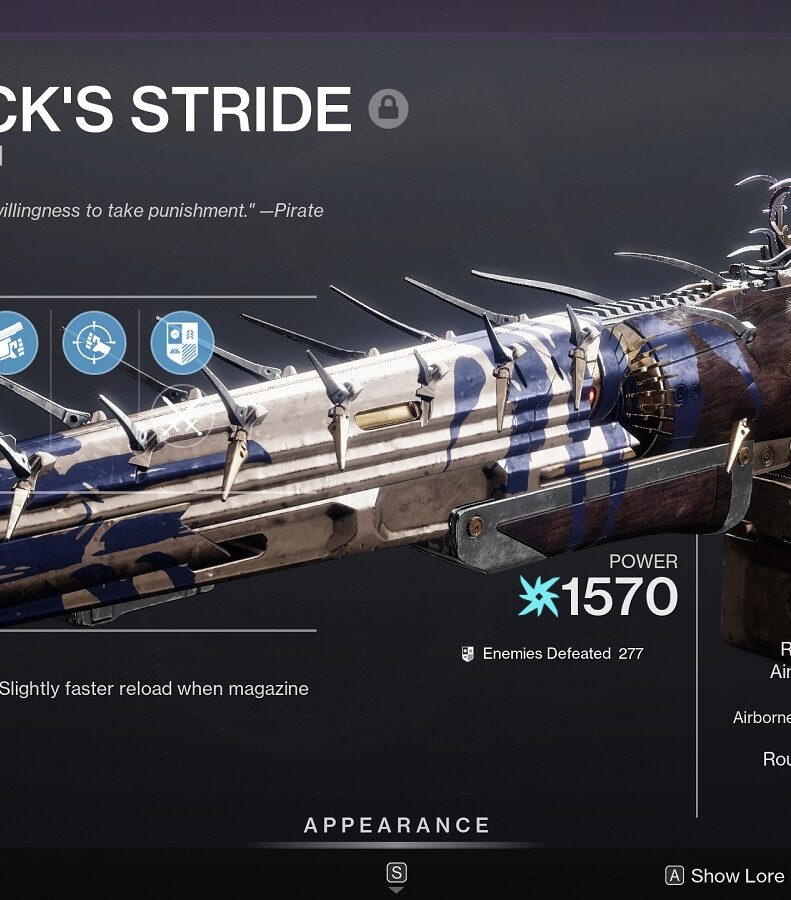Select the fist-in-crosshair perk icon
This screenshot has height=900, width=791.
point(94,343)
